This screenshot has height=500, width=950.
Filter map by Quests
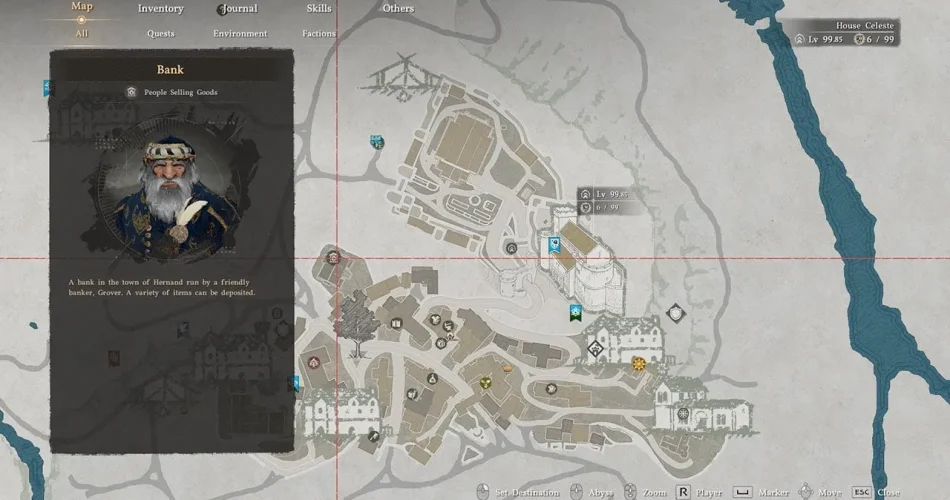(x=160, y=33)
